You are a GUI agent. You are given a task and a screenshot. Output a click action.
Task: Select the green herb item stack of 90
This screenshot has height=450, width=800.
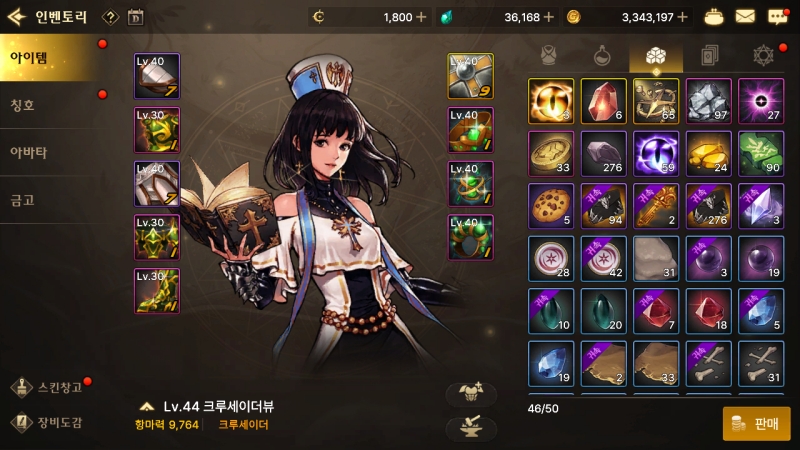(x=760, y=153)
